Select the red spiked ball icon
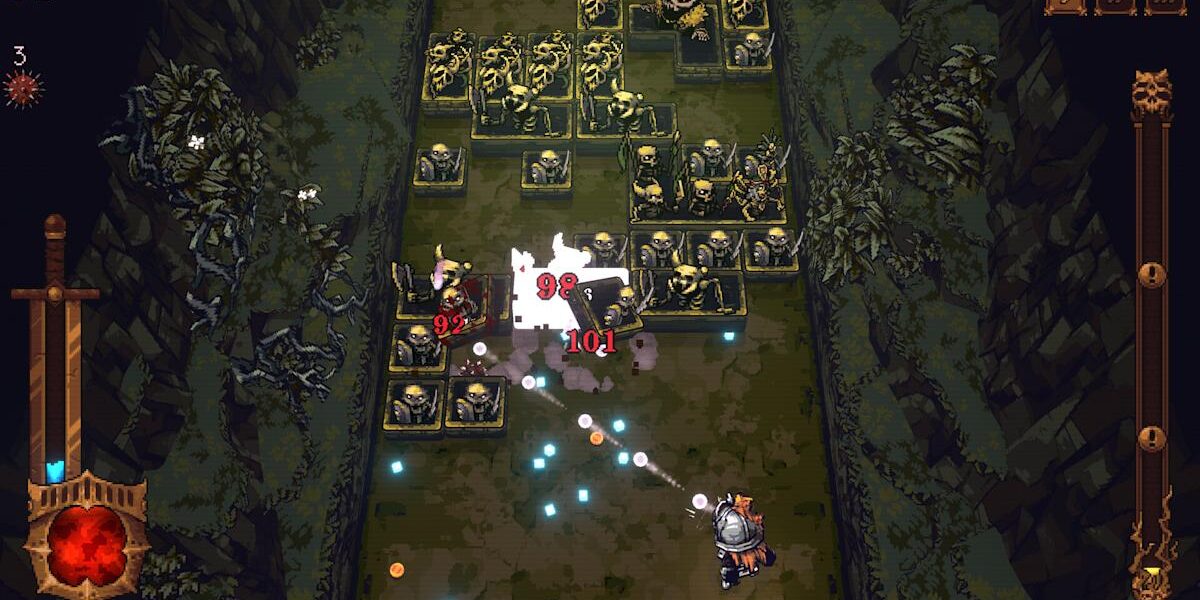 coord(23,88)
